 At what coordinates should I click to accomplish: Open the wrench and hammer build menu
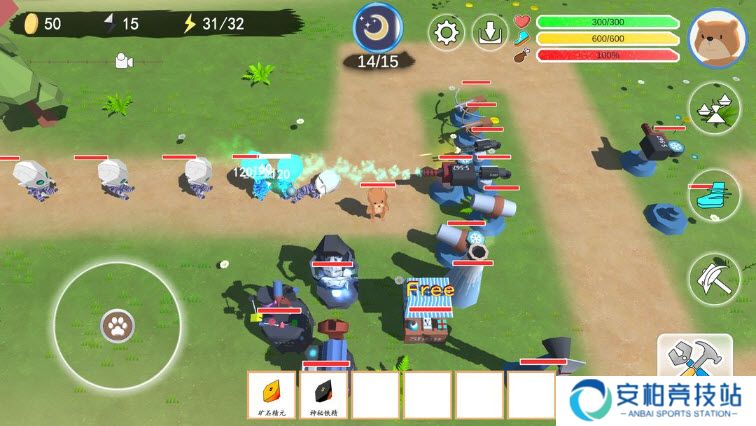pyautogui.click(x=694, y=359)
